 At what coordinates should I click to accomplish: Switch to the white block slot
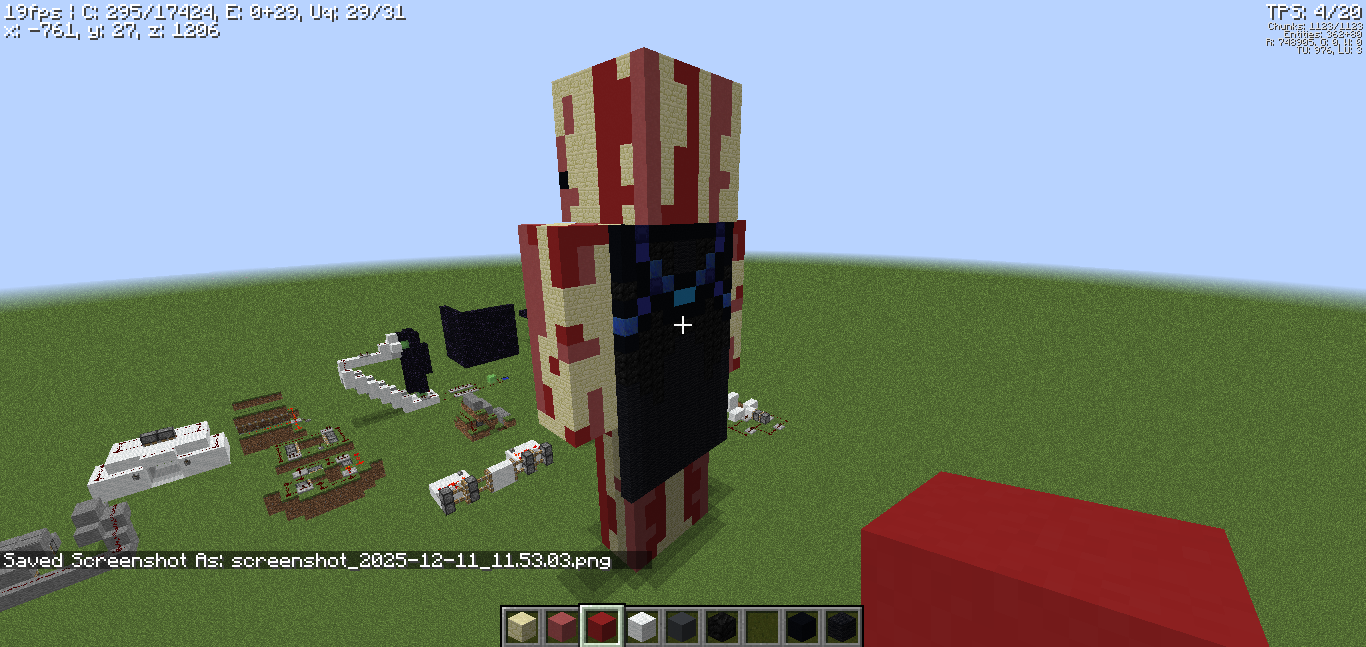[641, 627]
